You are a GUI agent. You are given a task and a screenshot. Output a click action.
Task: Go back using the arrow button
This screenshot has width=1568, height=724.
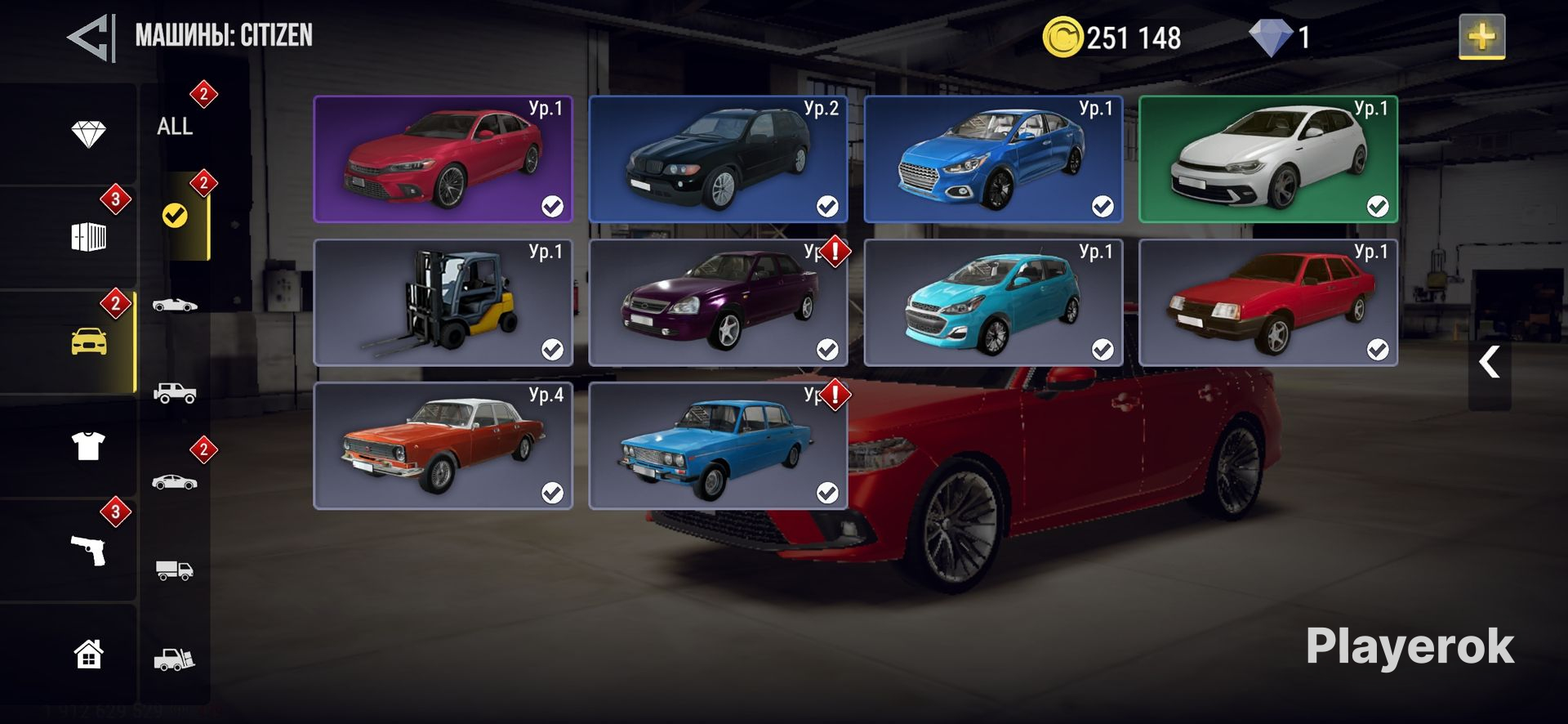point(90,38)
